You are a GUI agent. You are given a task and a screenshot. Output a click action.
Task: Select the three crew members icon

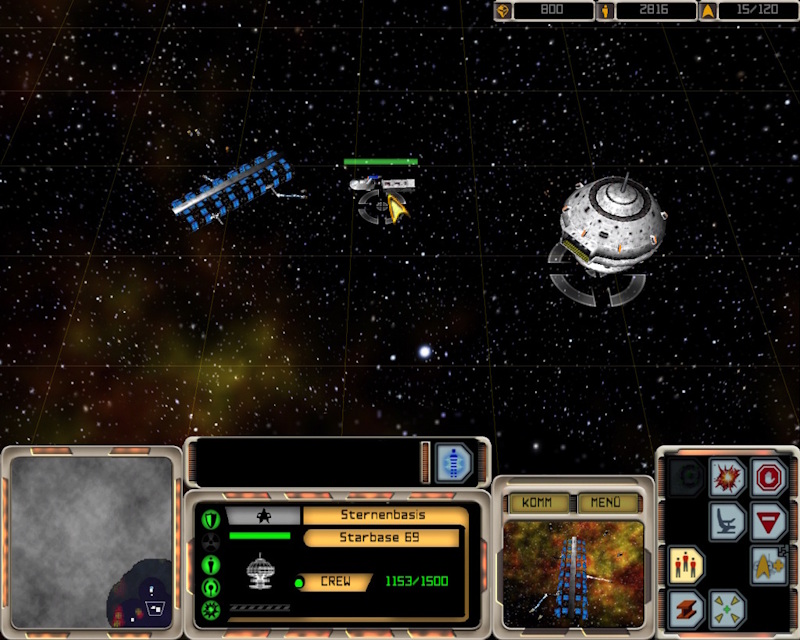click(686, 565)
